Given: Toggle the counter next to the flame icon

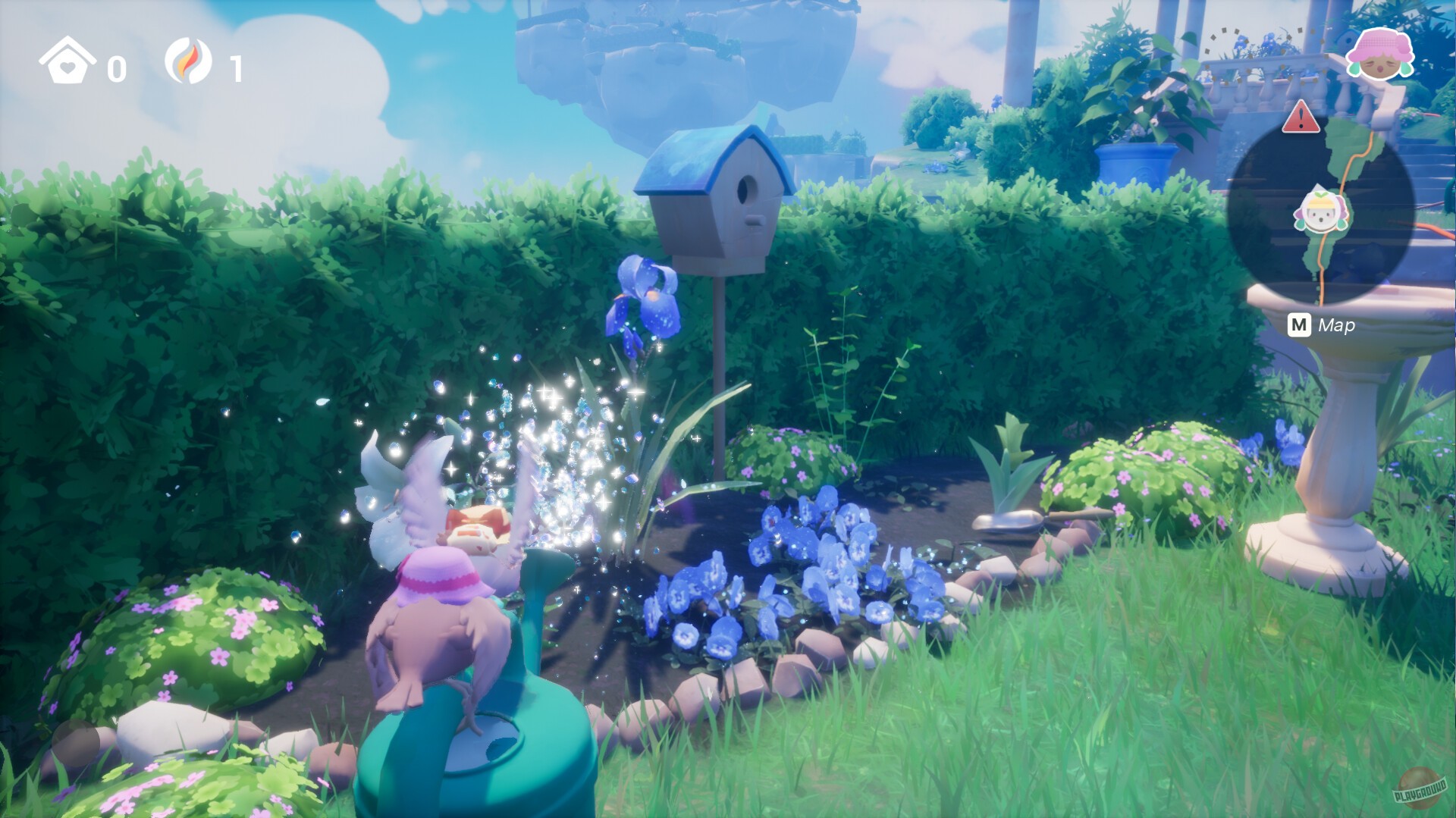Looking at the screenshot, I should pos(237,70).
